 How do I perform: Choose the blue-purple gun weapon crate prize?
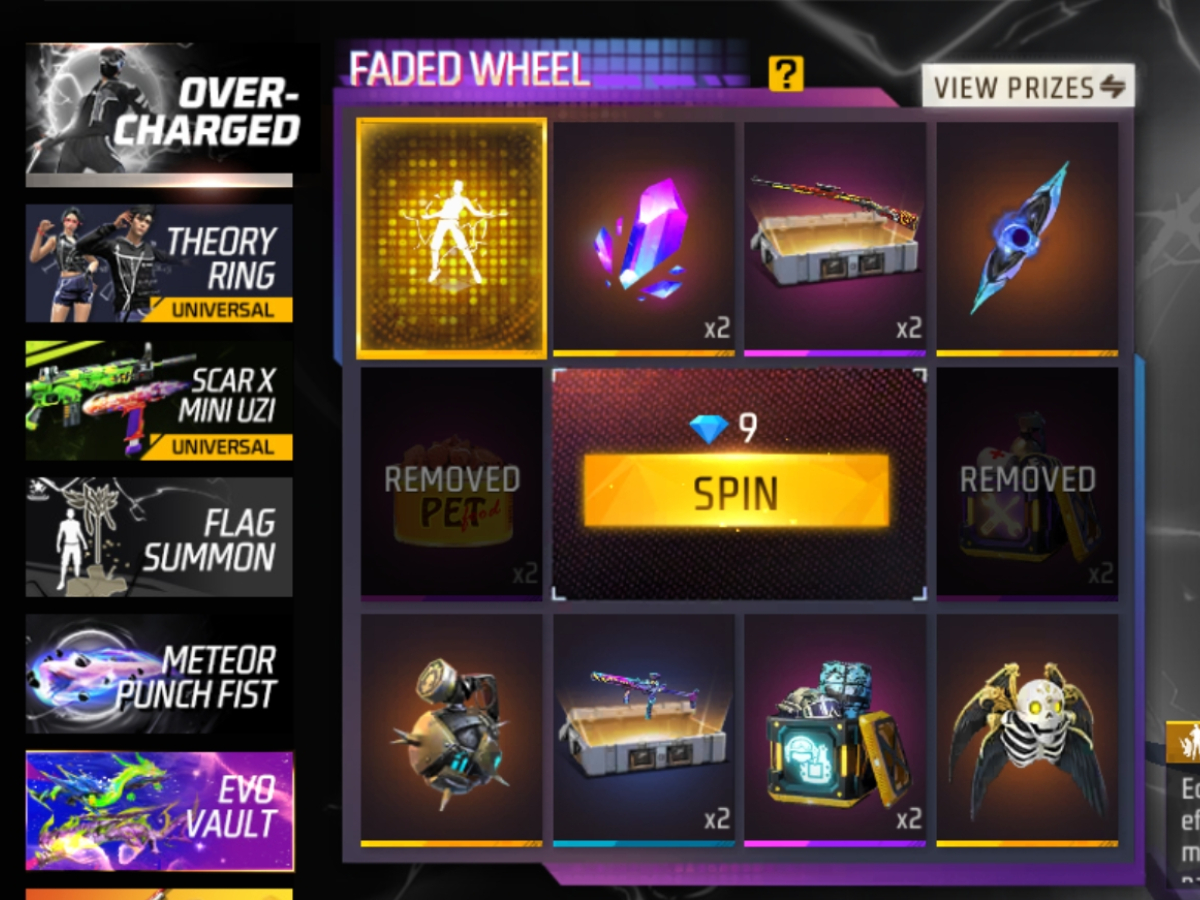pyautogui.click(x=644, y=729)
